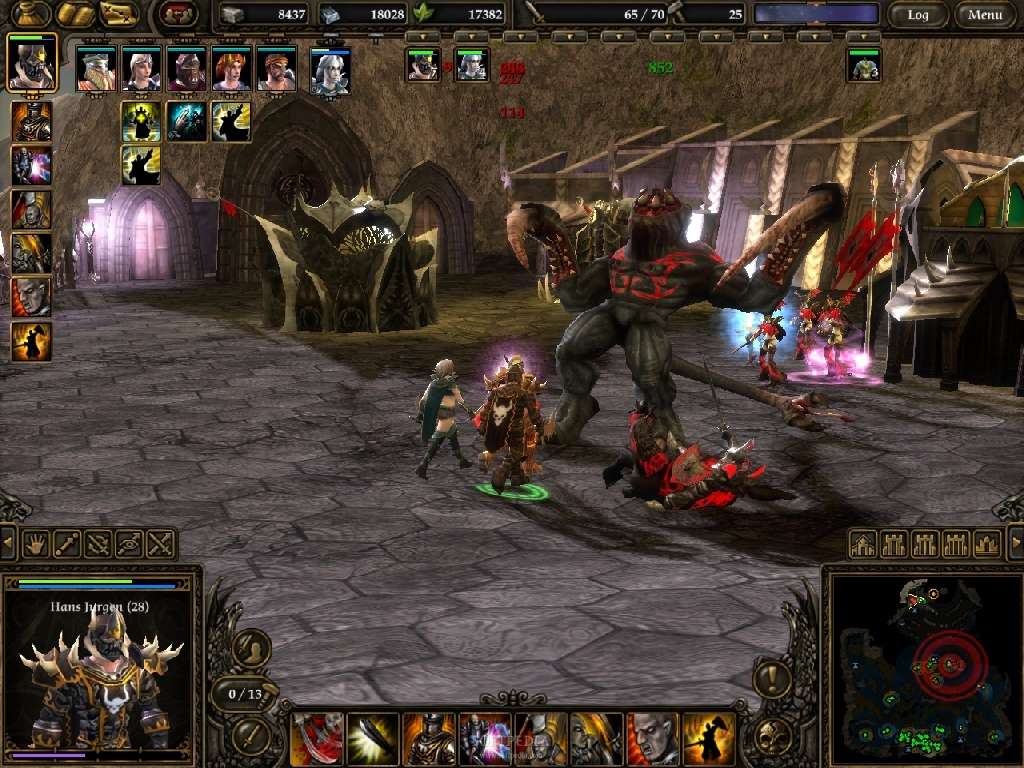Use the bald angry face skill in bottom bar

653,738
